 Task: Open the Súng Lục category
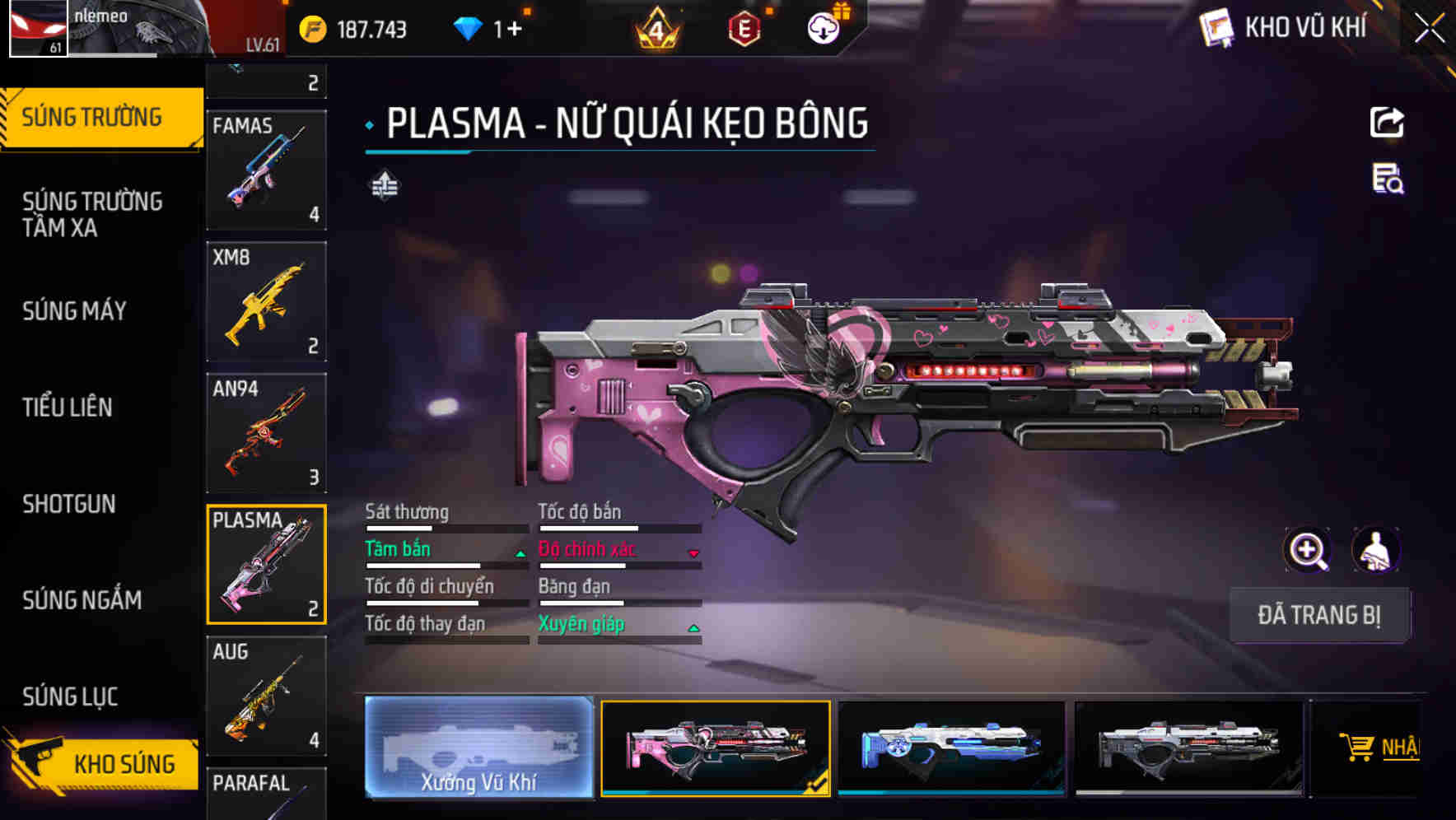pyautogui.click(x=71, y=697)
